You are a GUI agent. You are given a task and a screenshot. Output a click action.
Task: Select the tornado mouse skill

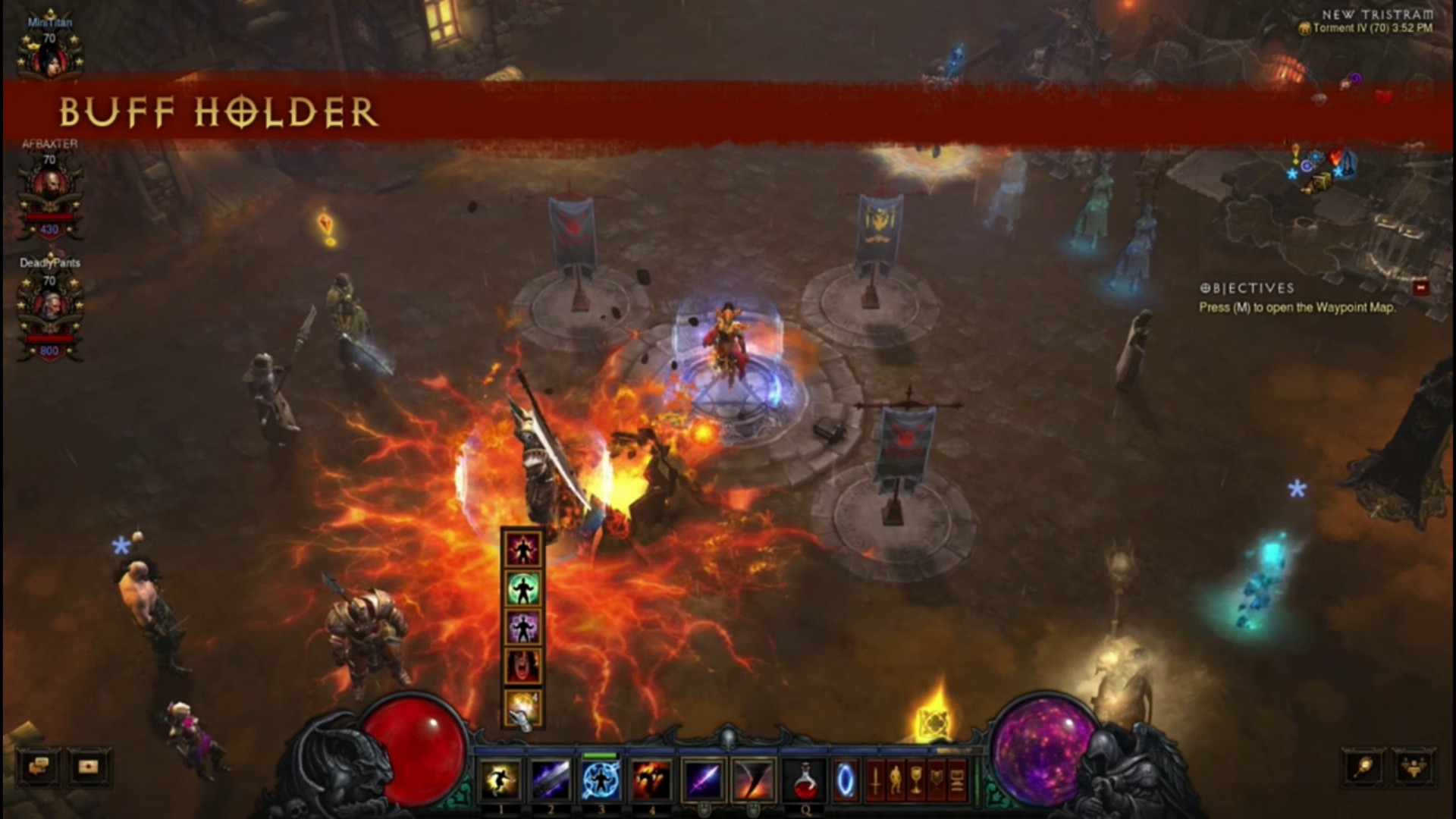pyautogui.click(x=753, y=780)
